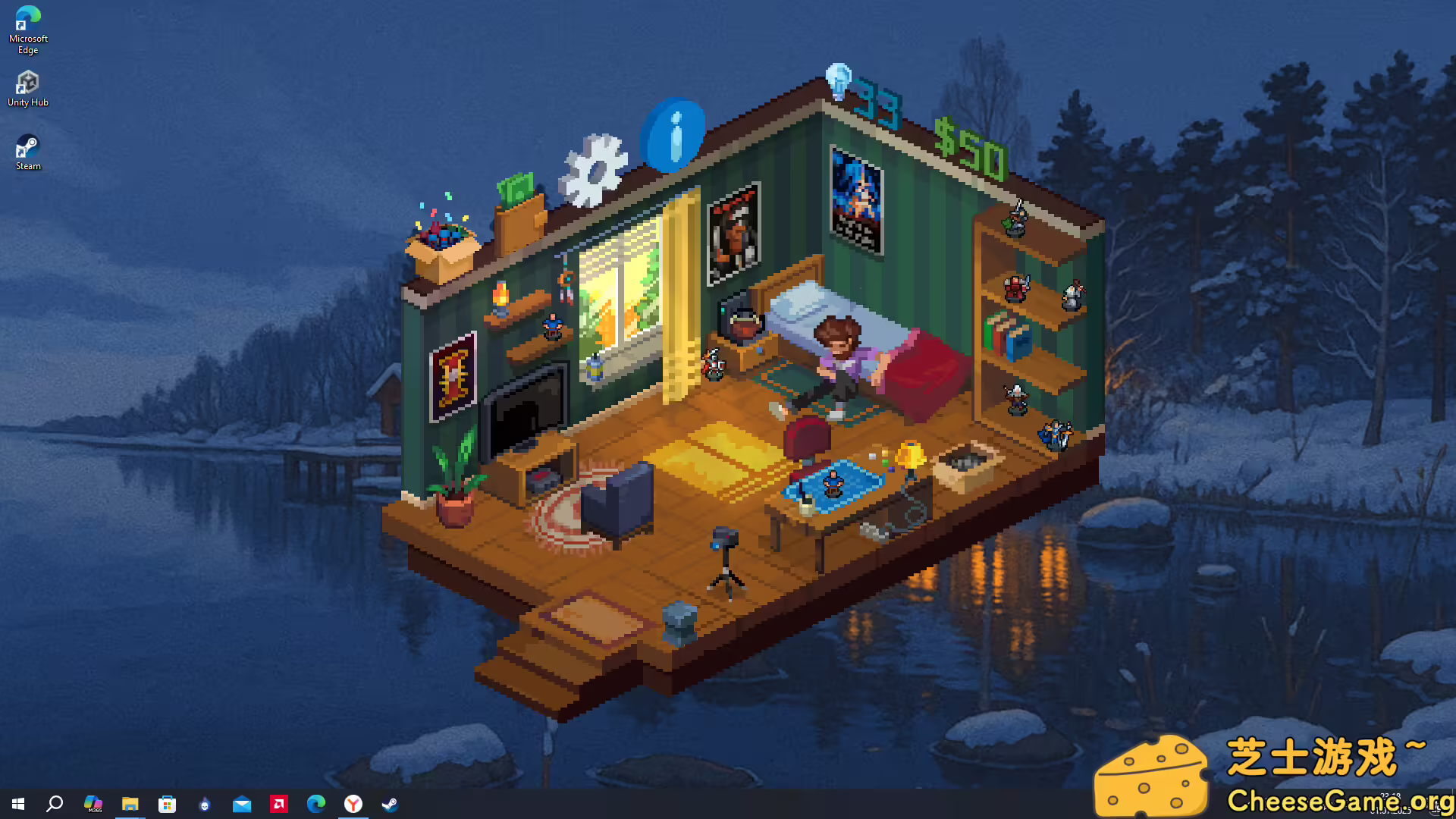Screen dimensions: 1456x819
Task: Launch Steam from the desktop
Action: [28, 146]
